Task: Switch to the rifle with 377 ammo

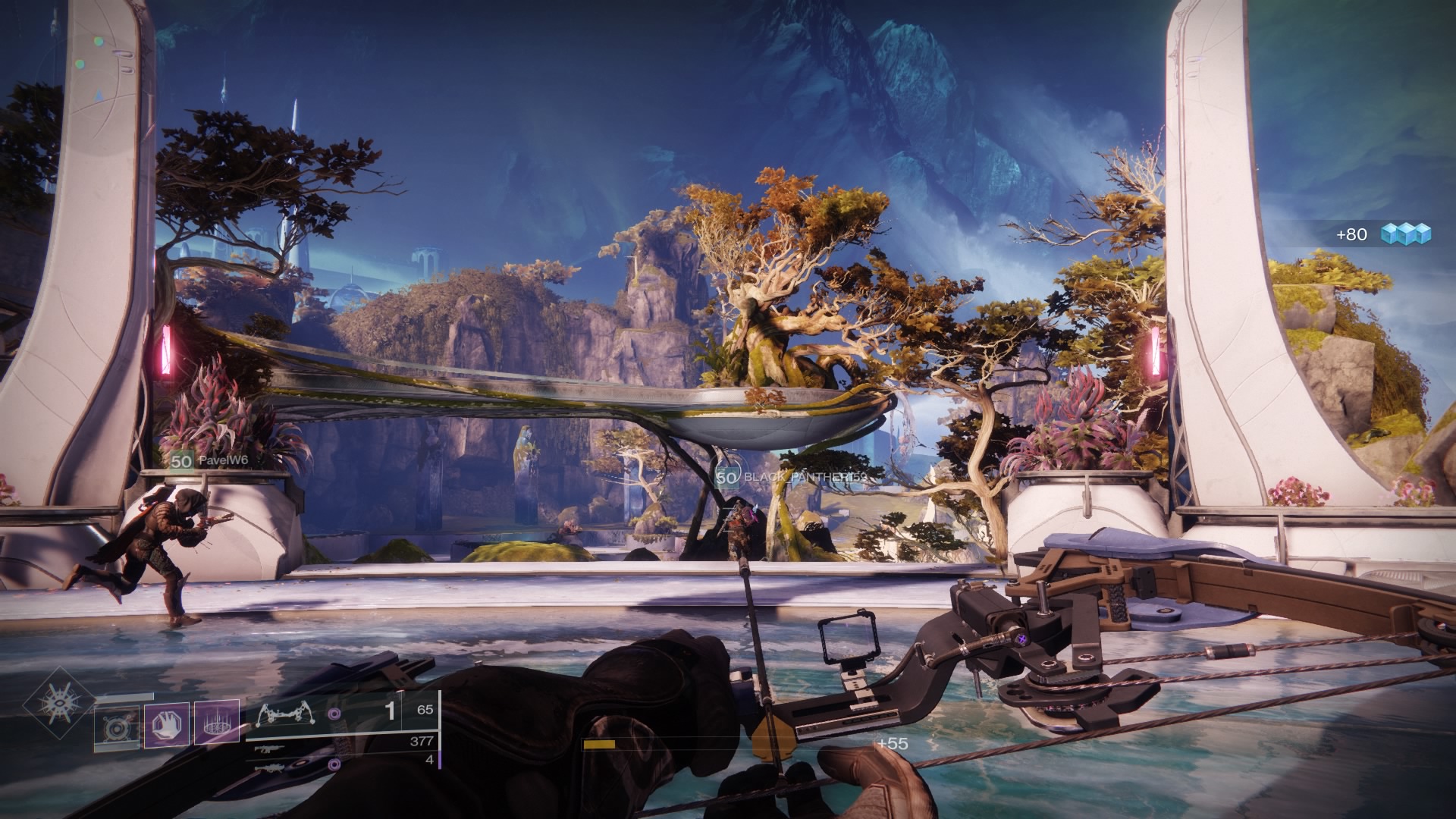Action: [x=271, y=749]
